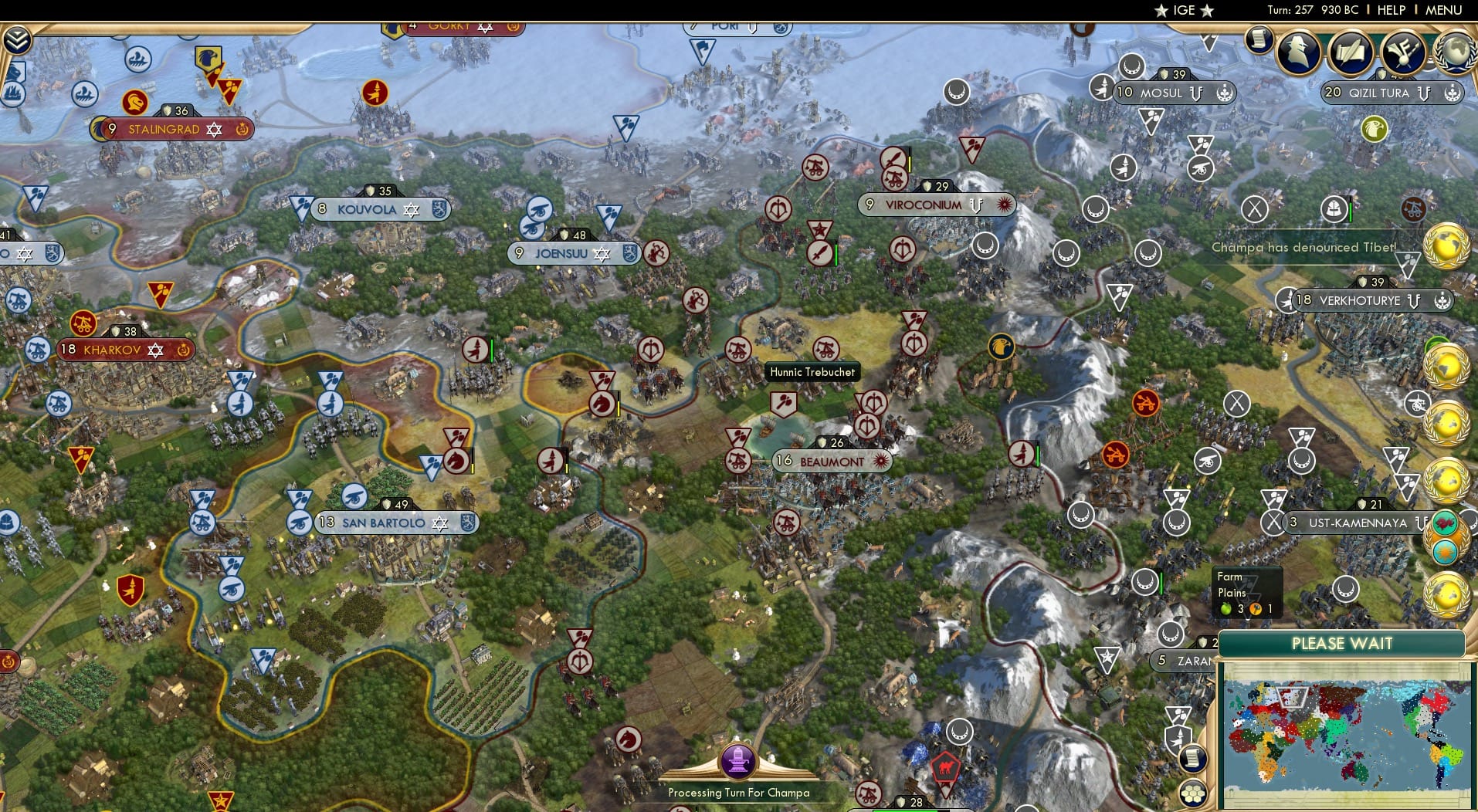
Task: Click the minimap in the bottom-right corner
Action: coord(1347,733)
